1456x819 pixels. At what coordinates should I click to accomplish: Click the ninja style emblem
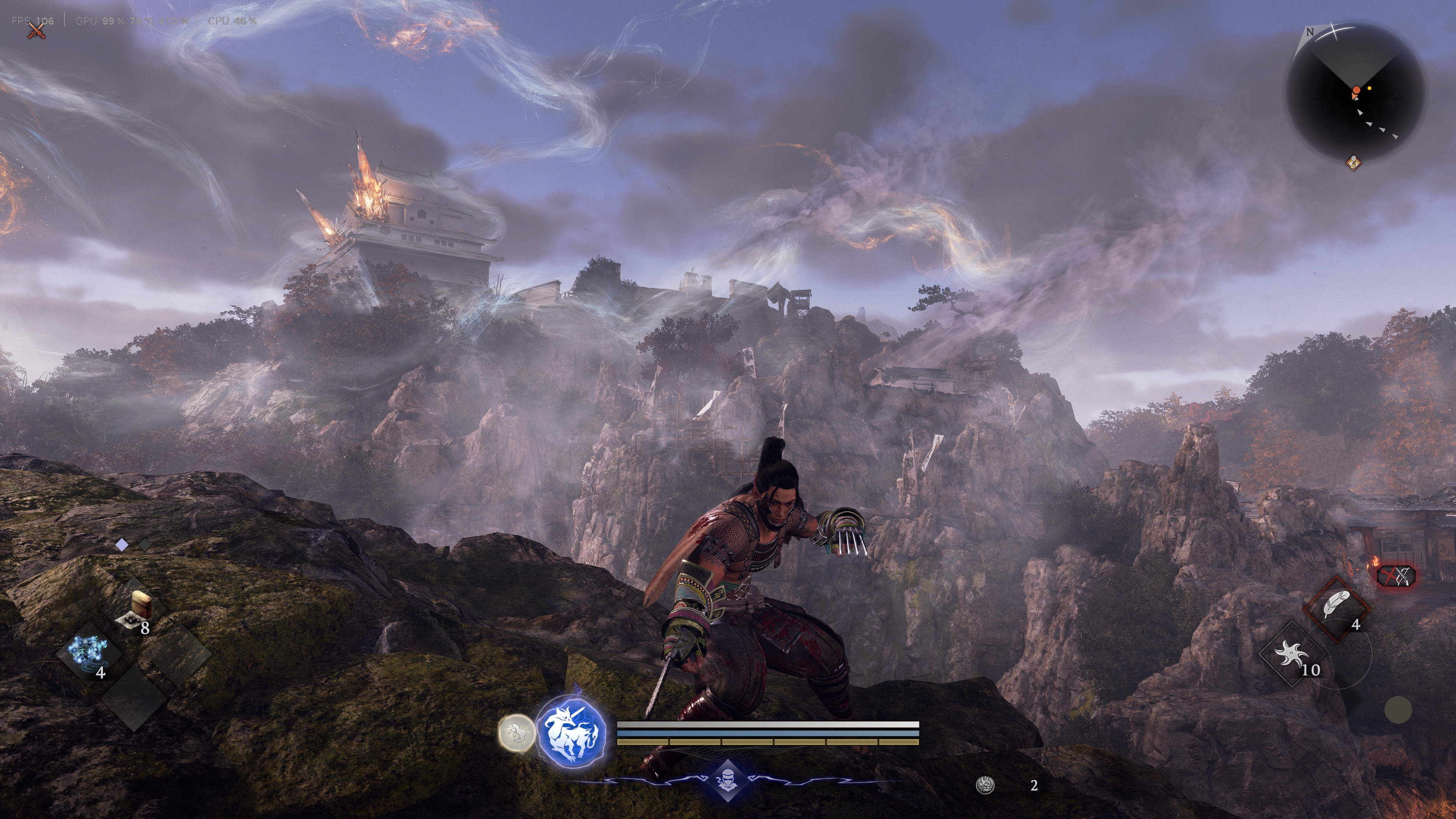pos(727,781)
